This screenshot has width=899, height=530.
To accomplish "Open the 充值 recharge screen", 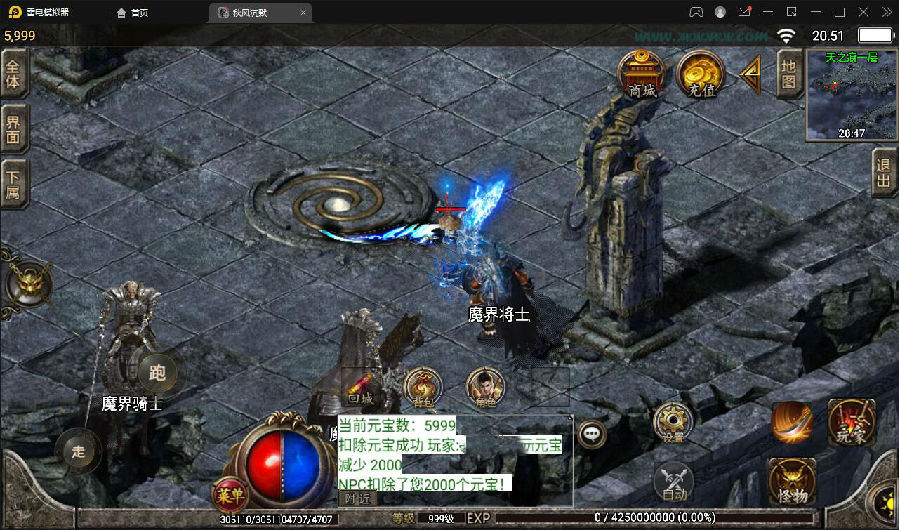I will click(x=699, y=72).
